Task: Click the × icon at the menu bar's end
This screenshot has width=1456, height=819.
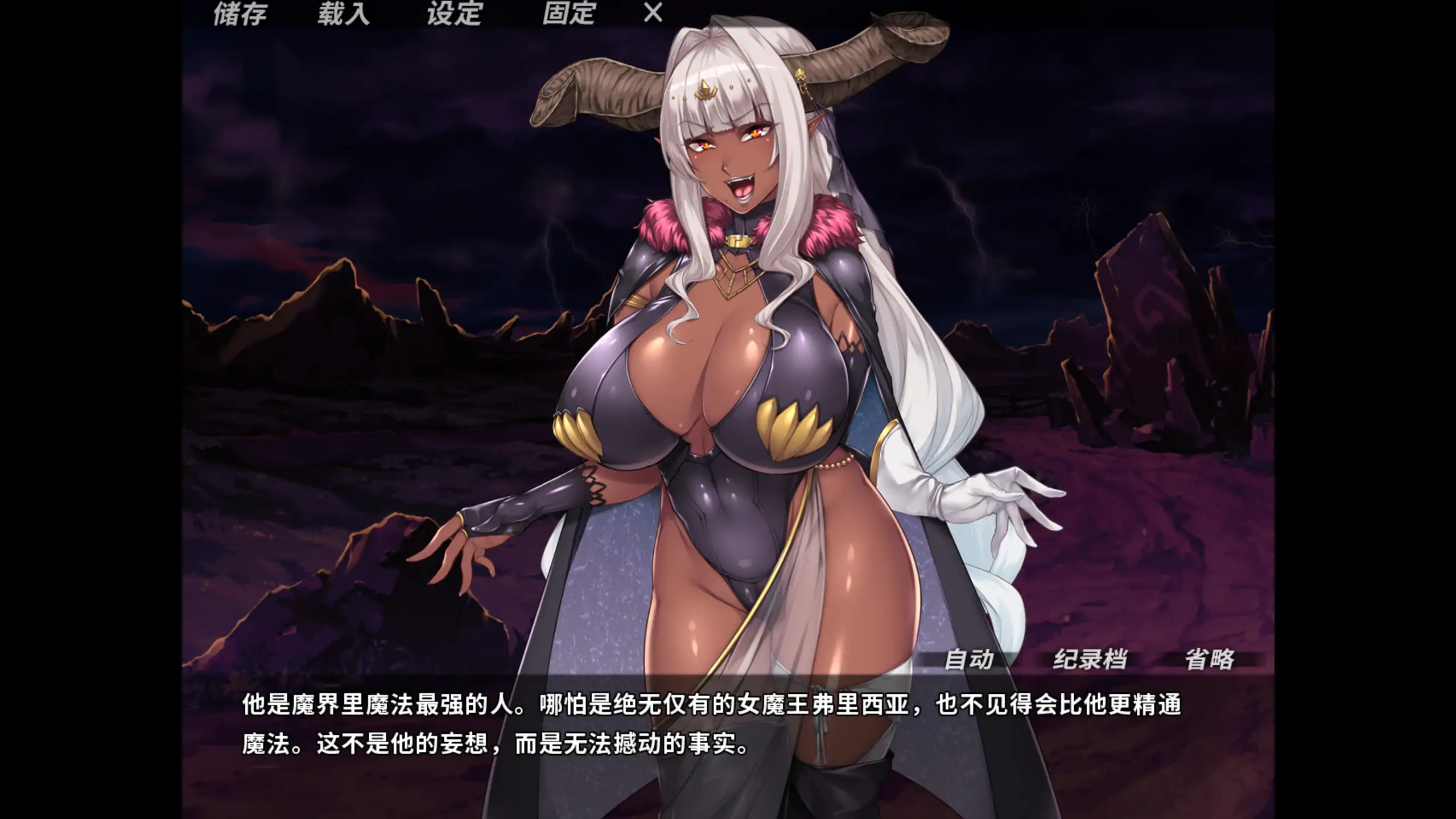Action: click(x=650, y=14)
